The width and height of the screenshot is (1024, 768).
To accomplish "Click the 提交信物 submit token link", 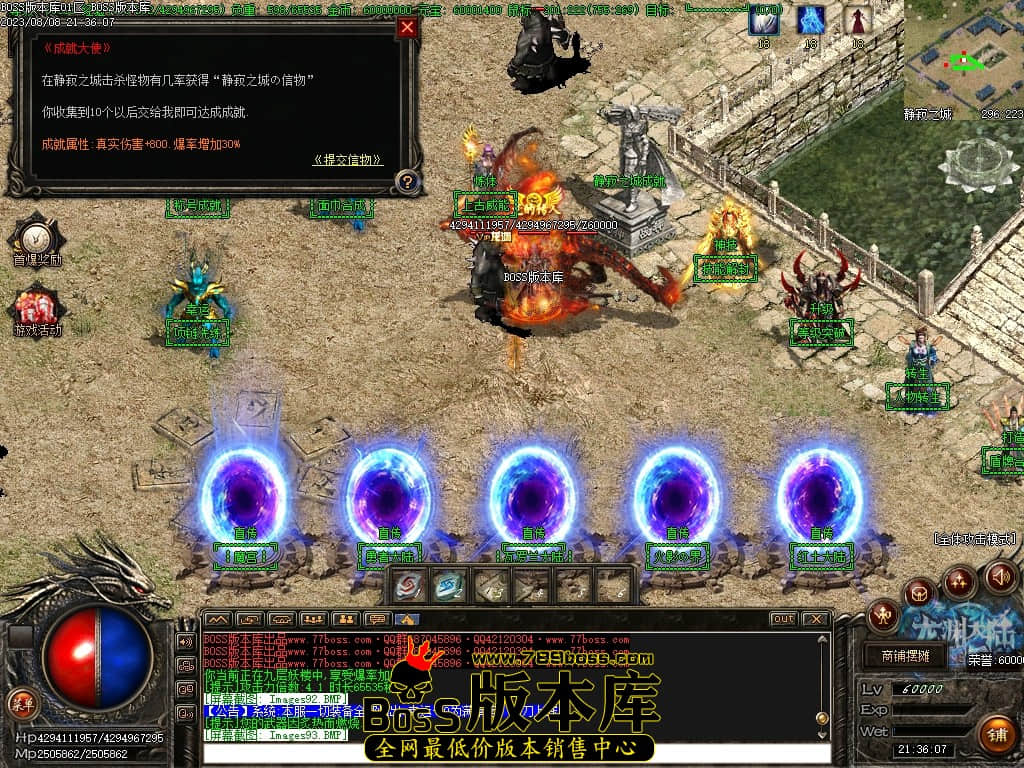I will point(347,160).
